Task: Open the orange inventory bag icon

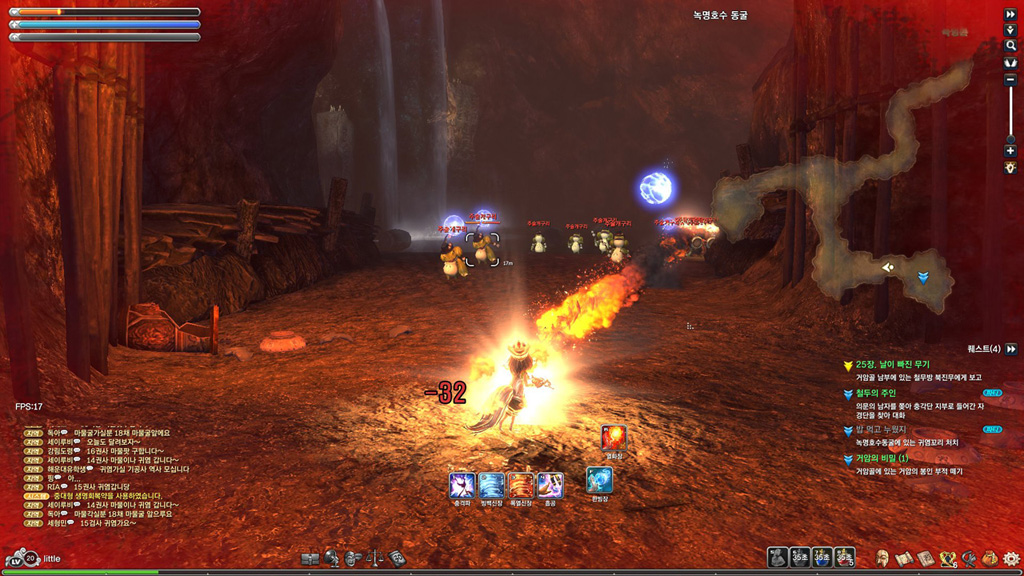Action: (989, 558)
